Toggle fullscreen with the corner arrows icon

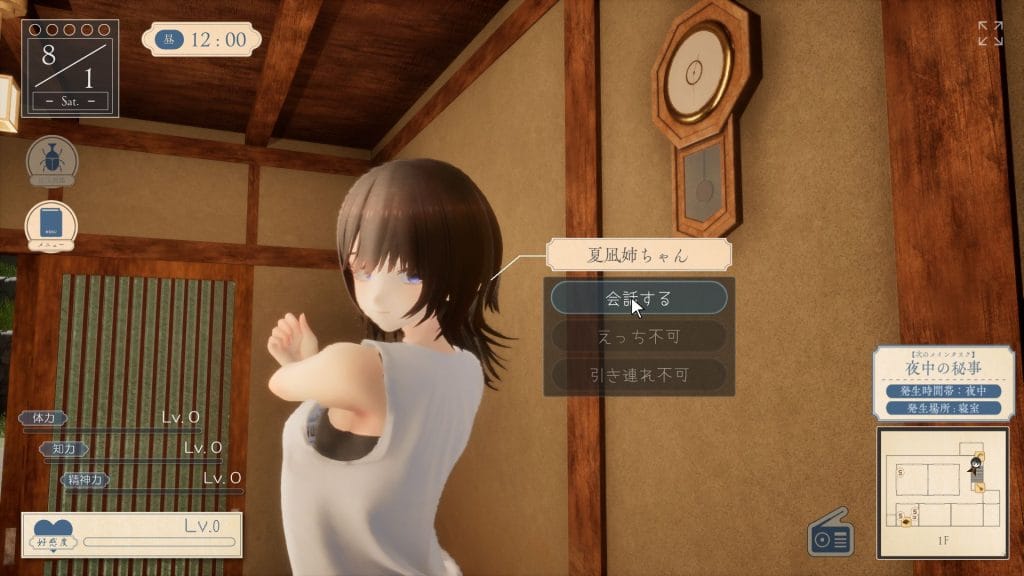[990, 33]
